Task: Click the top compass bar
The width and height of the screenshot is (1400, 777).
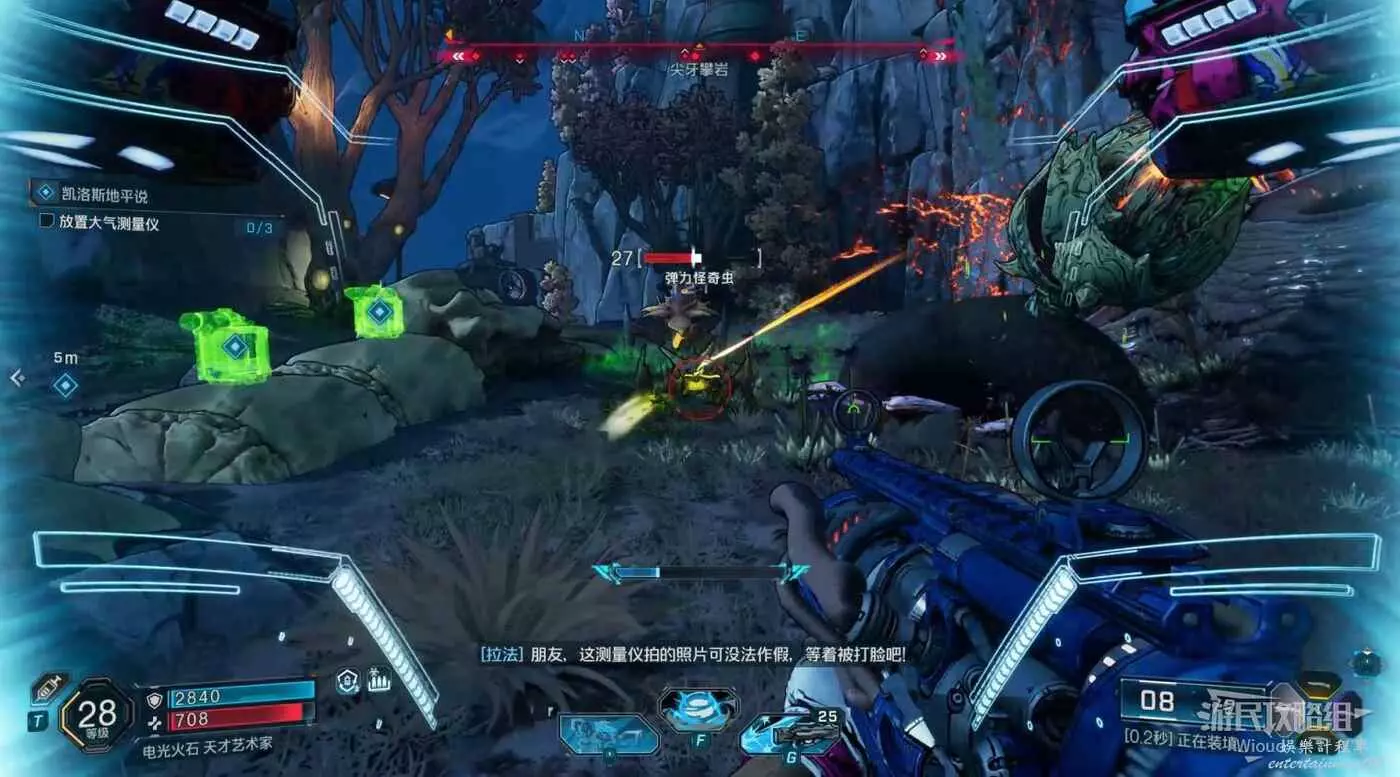Action: click(698, 56)
